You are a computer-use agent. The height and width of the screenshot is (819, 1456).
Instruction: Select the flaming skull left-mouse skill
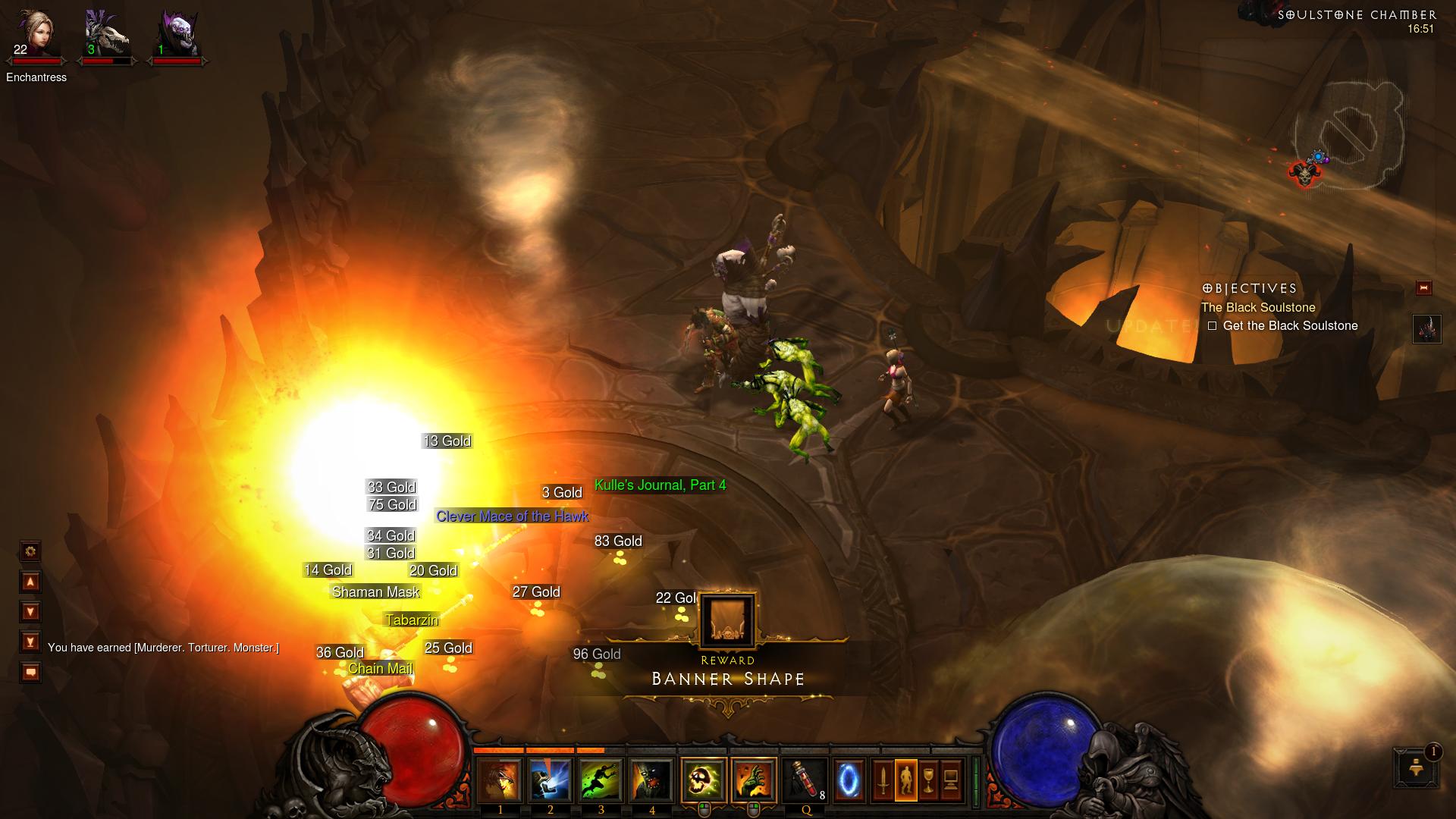[704, 780]
